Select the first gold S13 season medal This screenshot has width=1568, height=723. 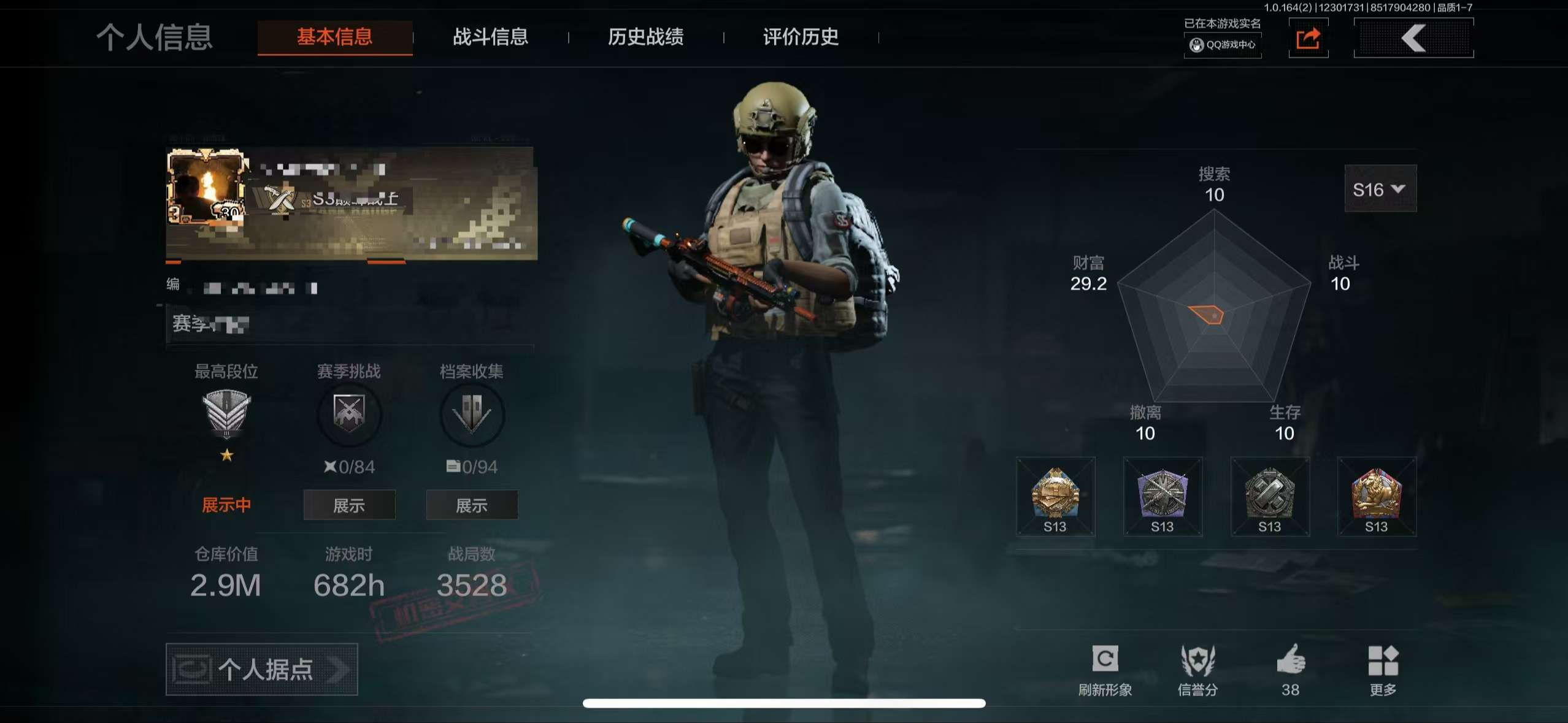coord(1055,495)
